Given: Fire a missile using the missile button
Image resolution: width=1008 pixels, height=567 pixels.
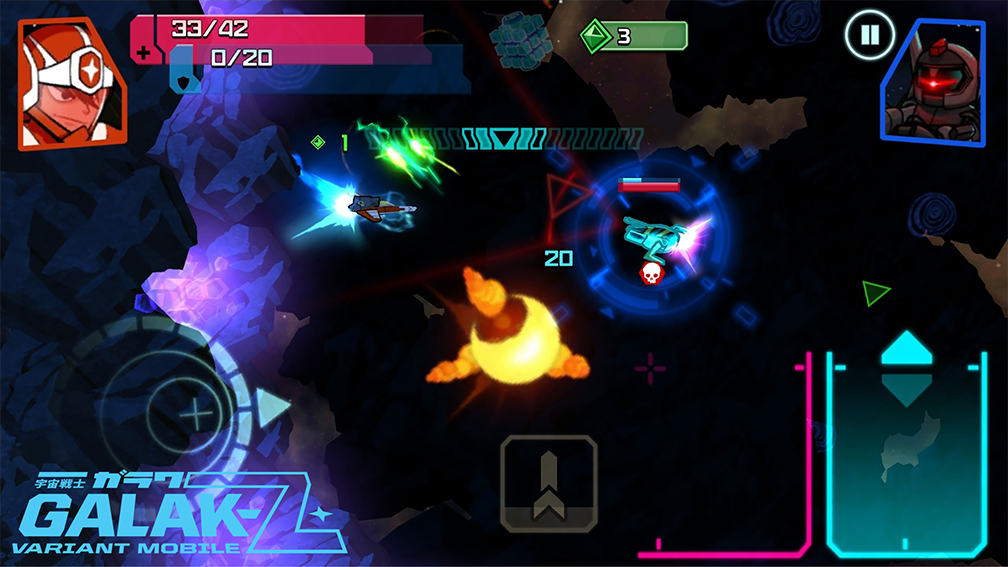Looking at the screenshot, I should [548, 484].
